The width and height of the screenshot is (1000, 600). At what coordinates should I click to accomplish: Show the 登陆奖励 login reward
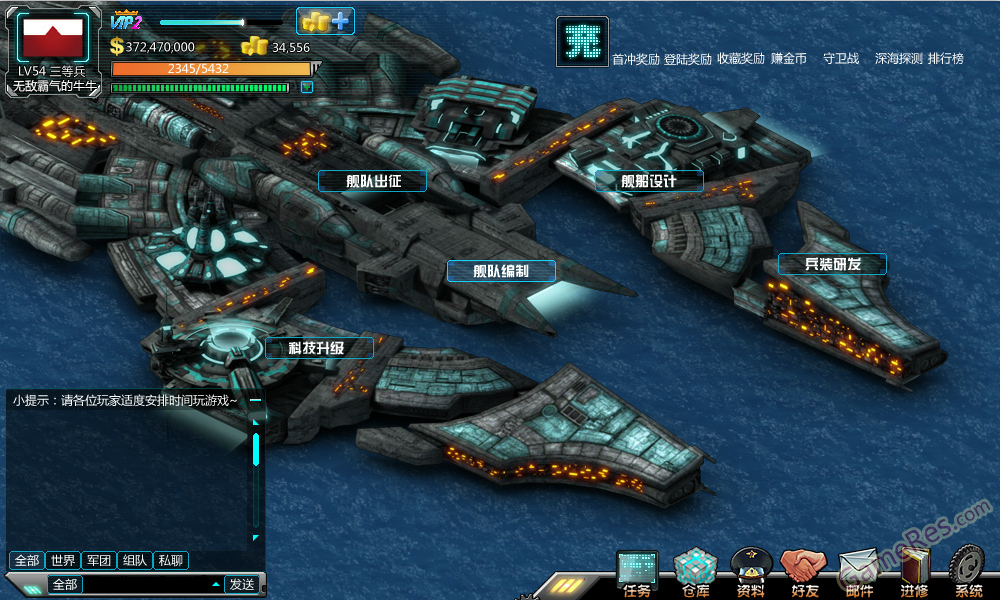tap(688, 59)
